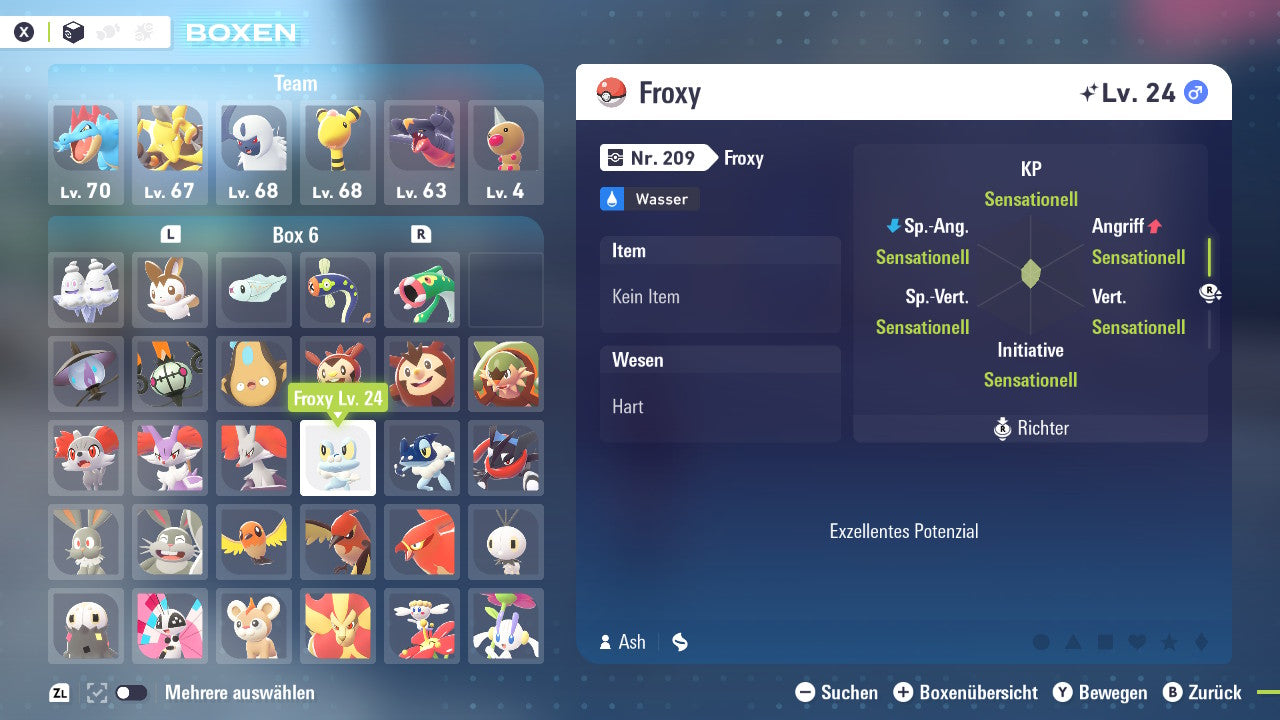
Task: Click the Poké Ball icon beside Froxy's name
Action: [x=610, y=92]
